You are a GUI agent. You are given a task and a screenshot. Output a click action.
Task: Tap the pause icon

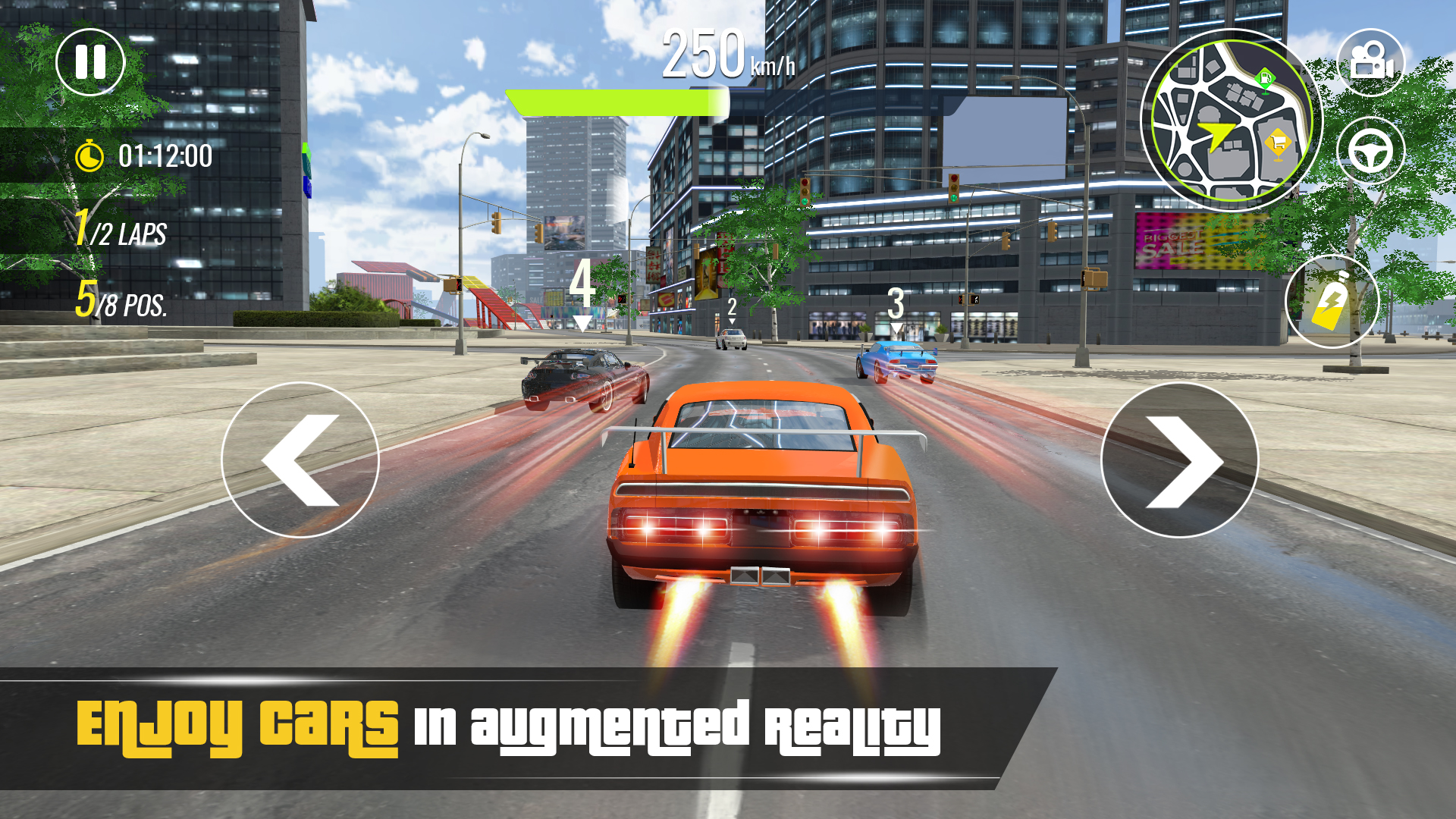click(x=91, y=63)
